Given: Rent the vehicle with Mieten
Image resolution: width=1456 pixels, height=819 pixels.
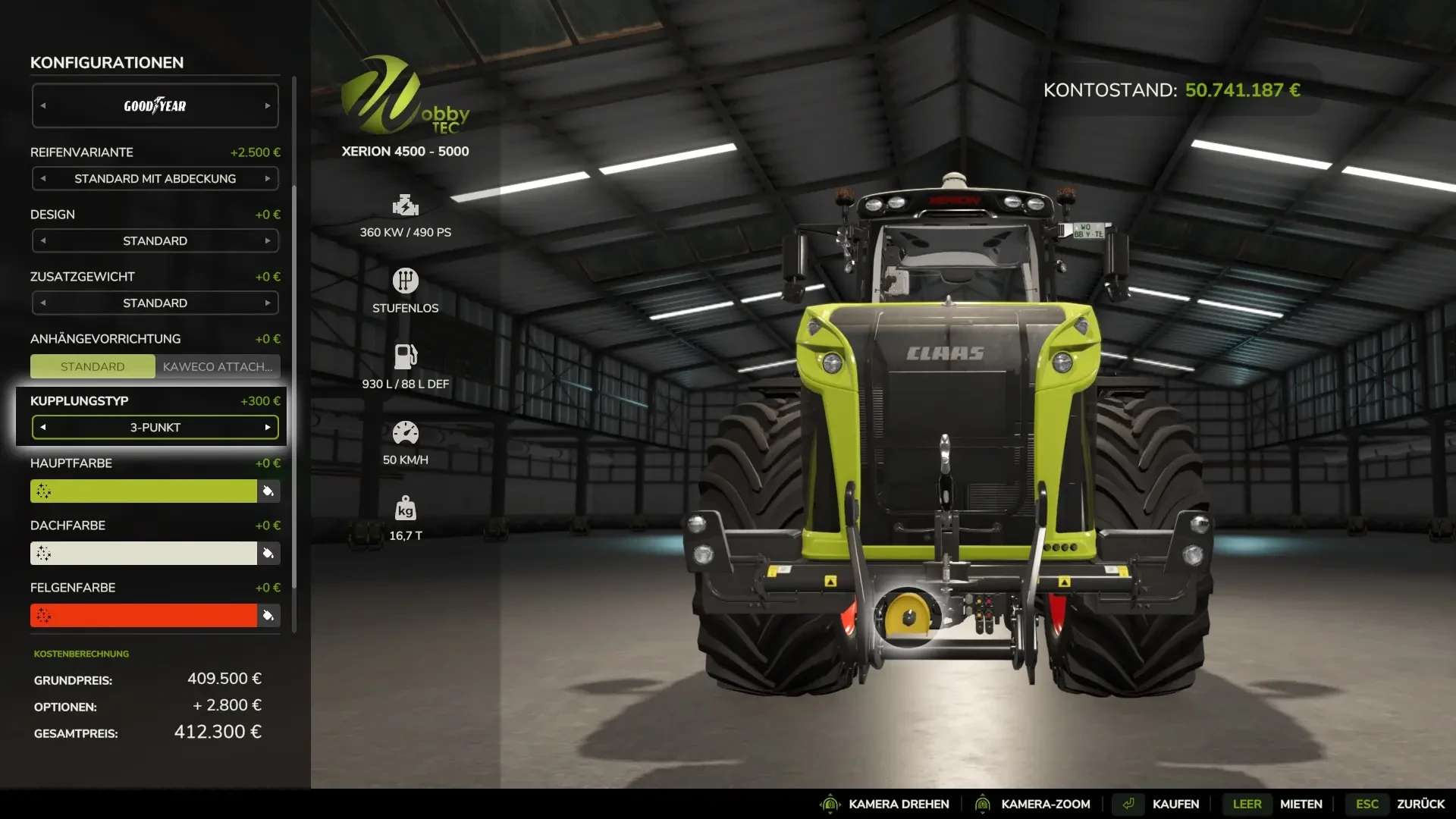Looking at the screenshot, I should (x=1301, y=804).
